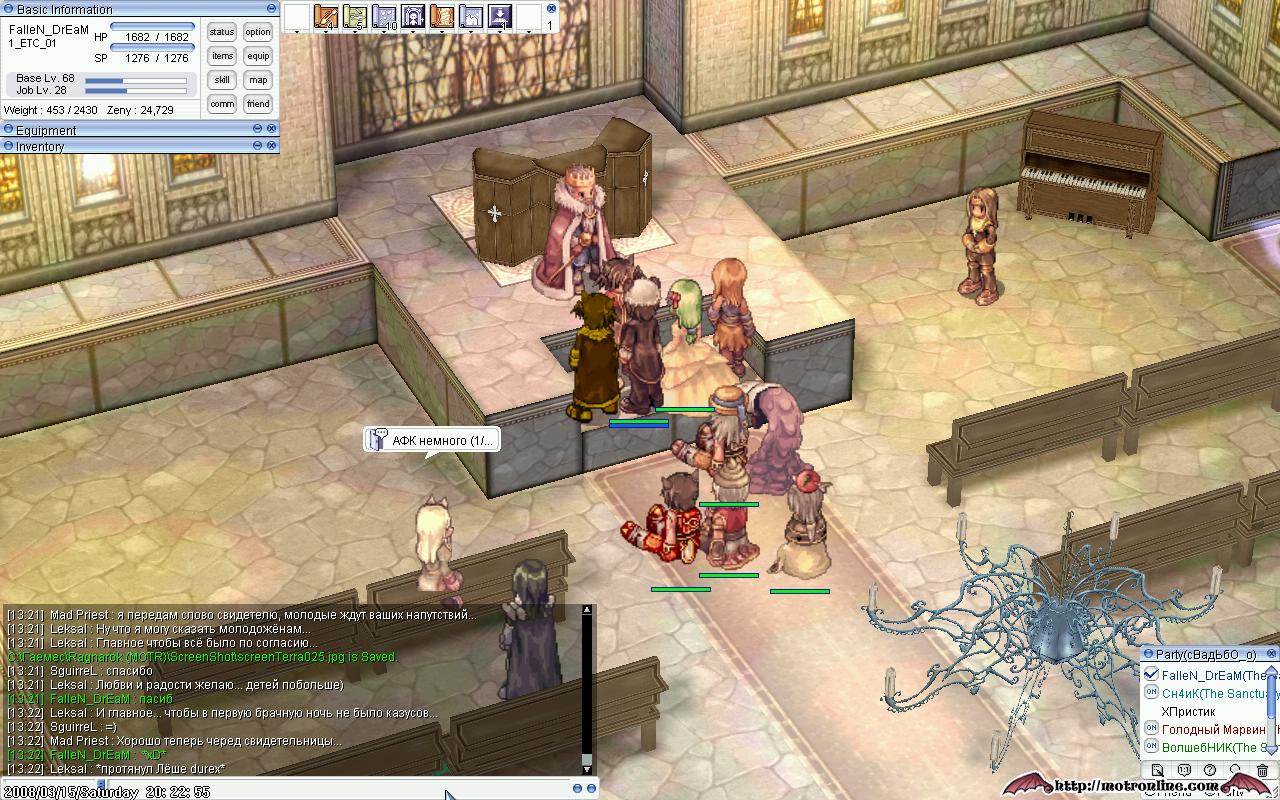Click the trash can icon in Party window

(1262, 771)
